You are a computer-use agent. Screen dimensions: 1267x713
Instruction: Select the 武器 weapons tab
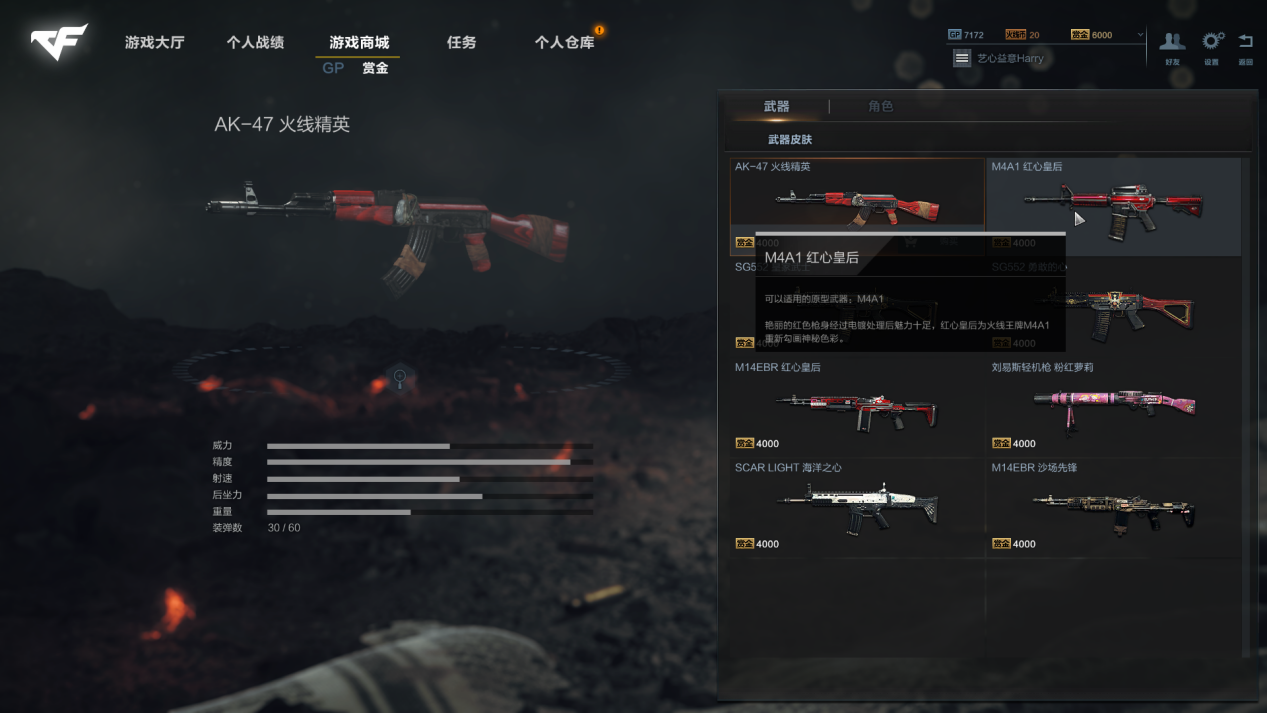click(776, 106)
